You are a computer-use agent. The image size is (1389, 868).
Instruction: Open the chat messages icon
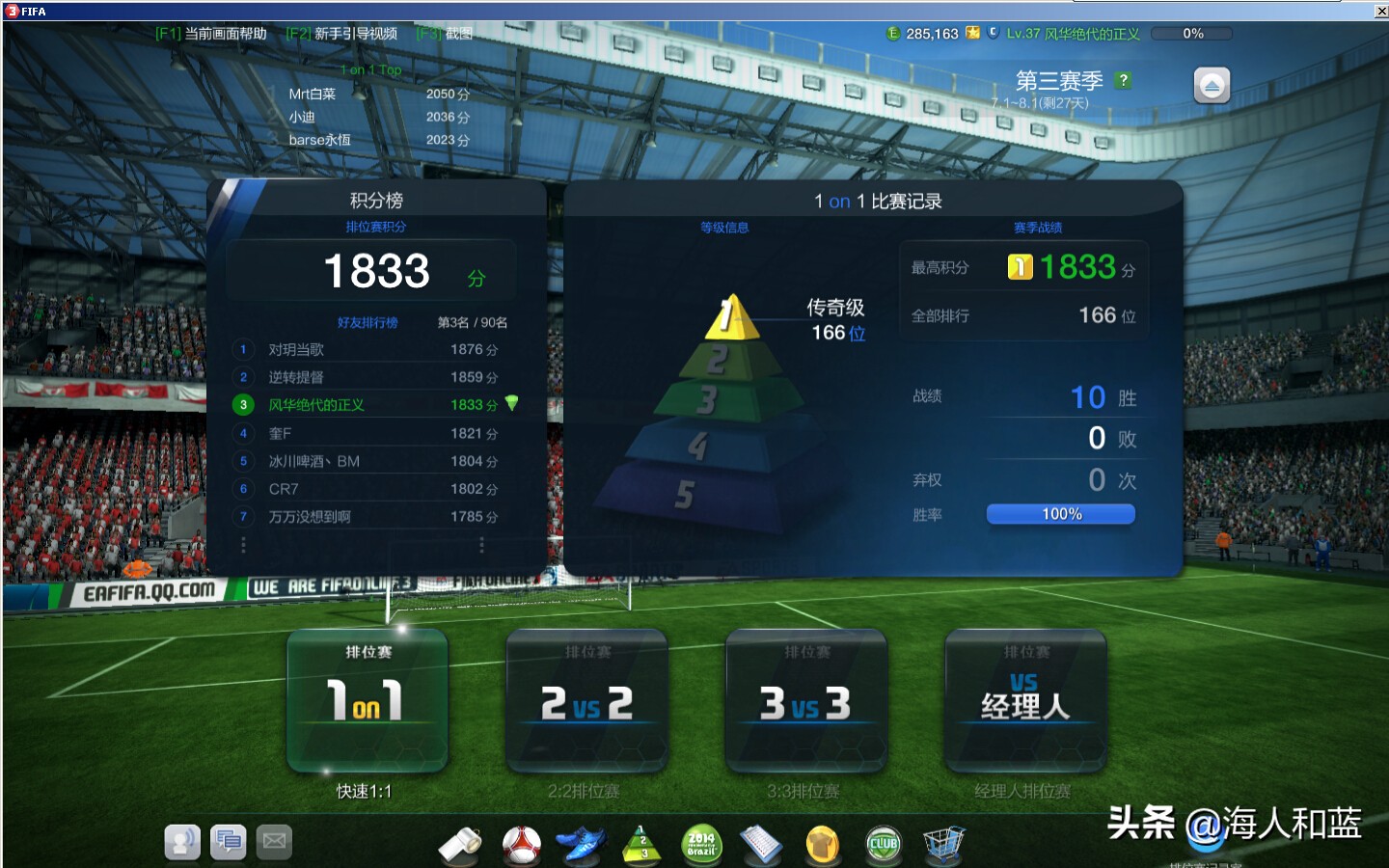[229, 842]
